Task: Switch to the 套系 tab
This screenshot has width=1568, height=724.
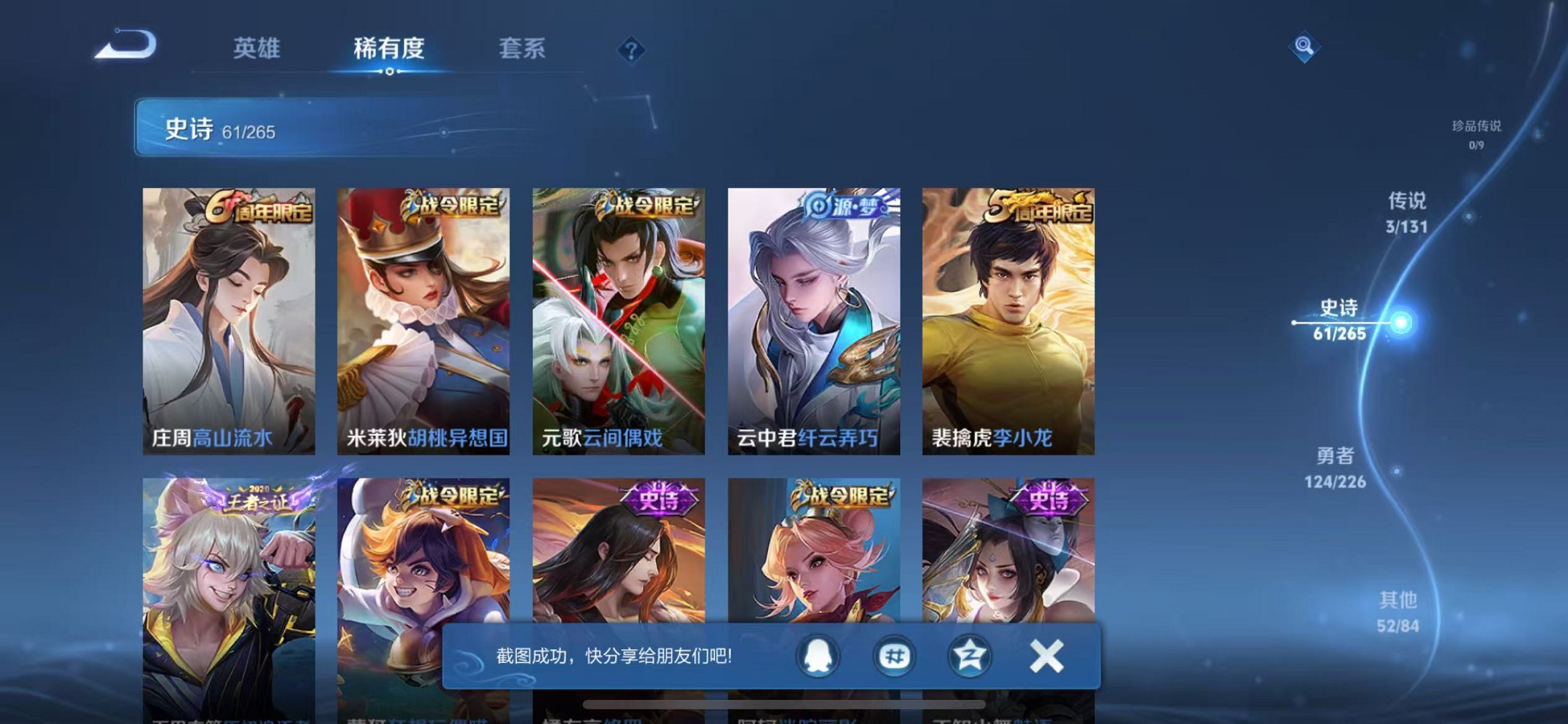Action: pos(522,50)
